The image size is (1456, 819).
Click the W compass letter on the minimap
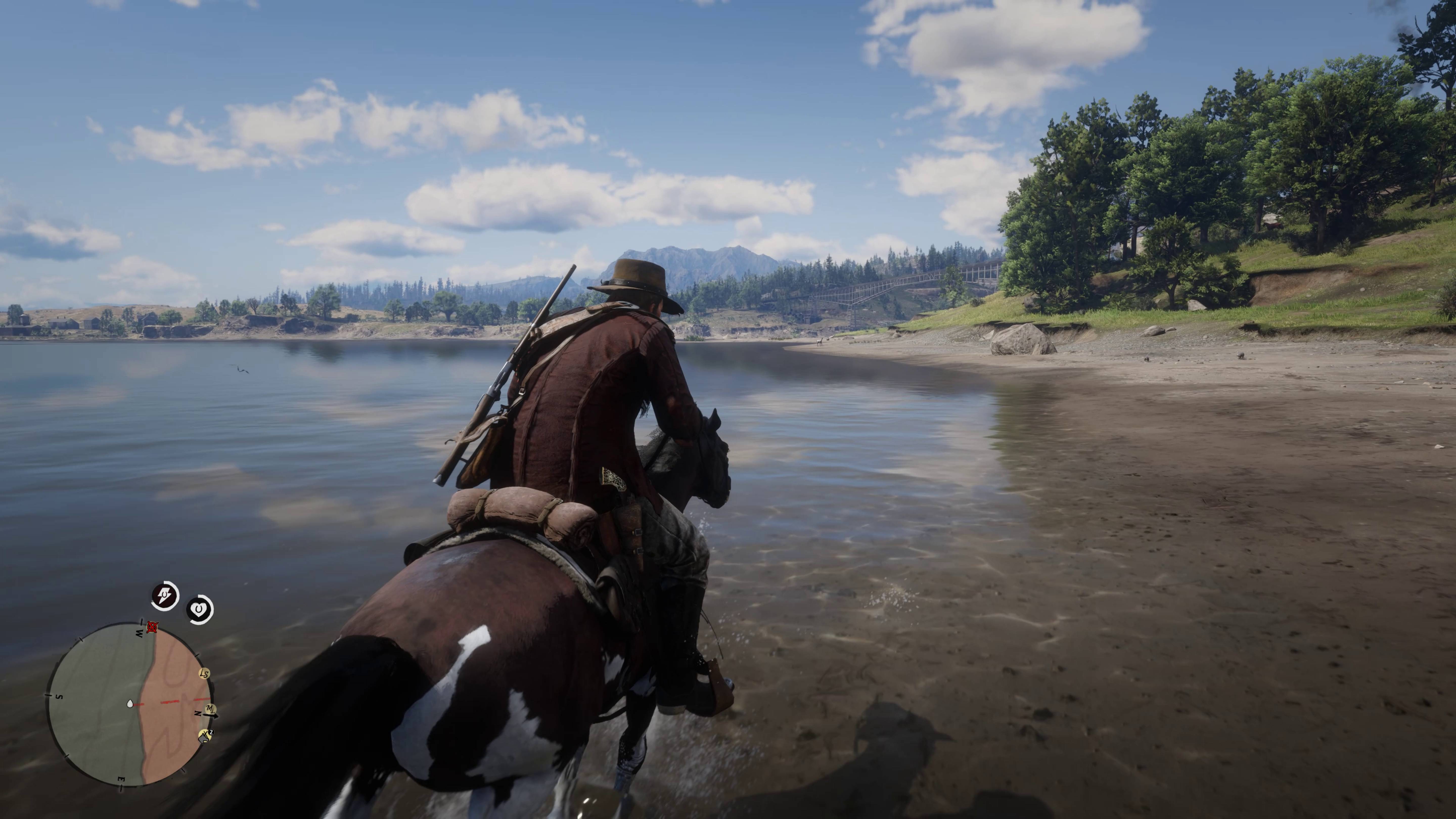[x=139, y=633]
